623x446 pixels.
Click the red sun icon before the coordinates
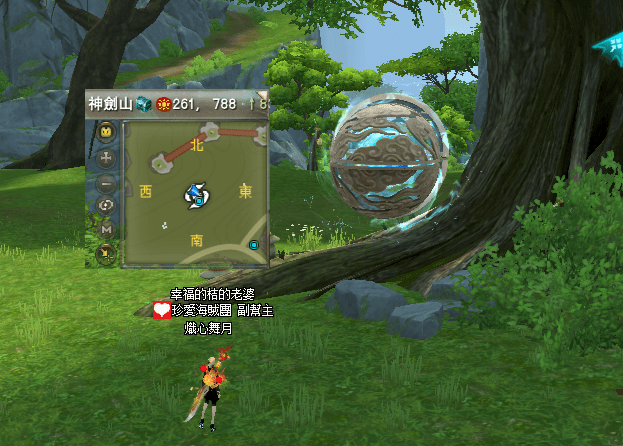click(x=163, y=104)
